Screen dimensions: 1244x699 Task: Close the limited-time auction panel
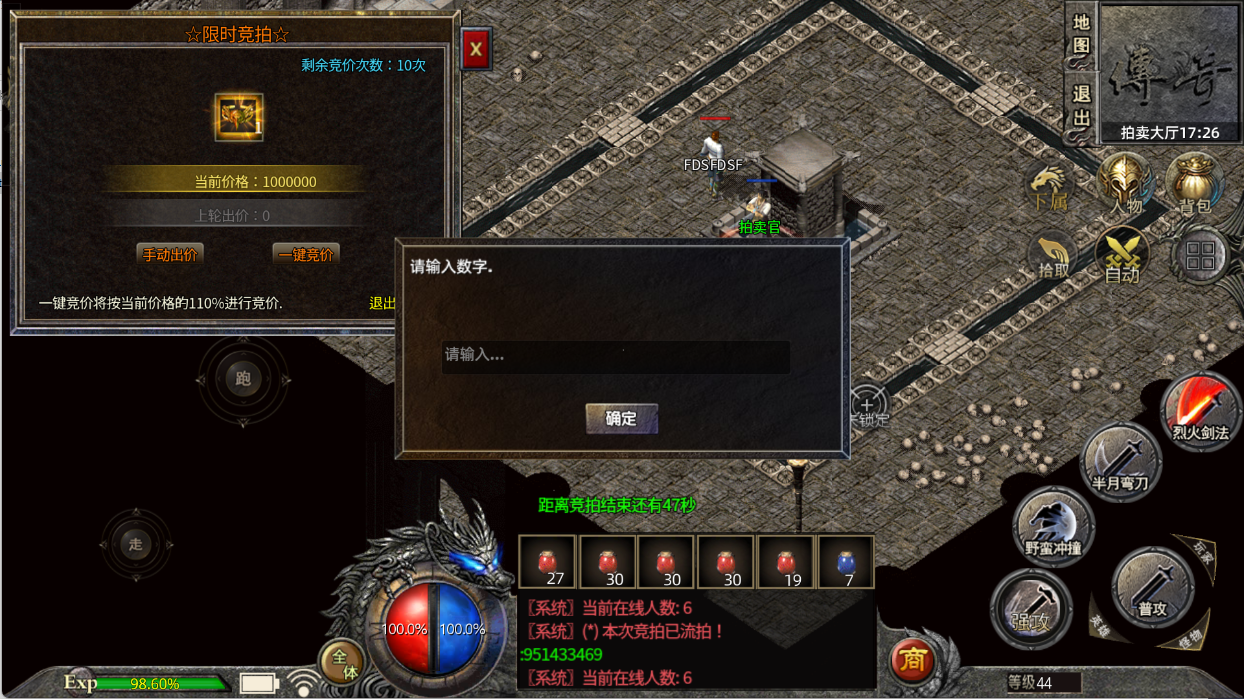point(476,48)
